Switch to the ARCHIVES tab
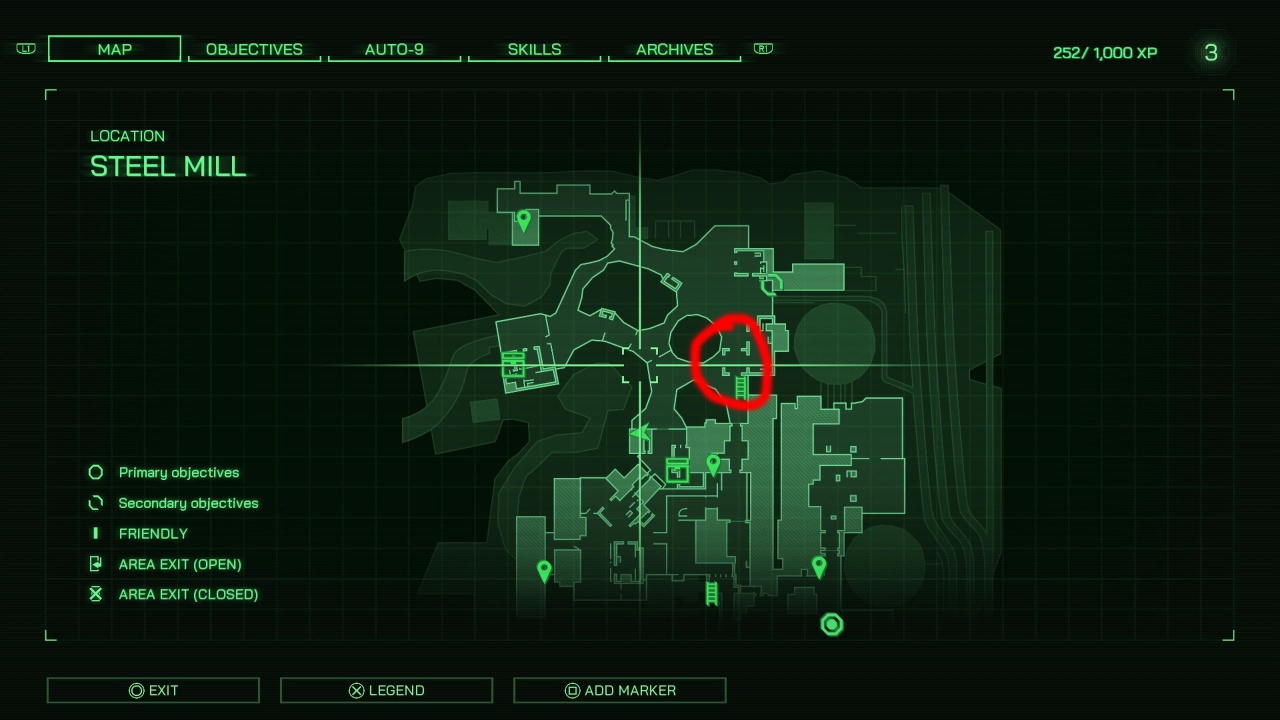Image resolution: width=1280 pixels, height=720 pixels. pos(674,49)
